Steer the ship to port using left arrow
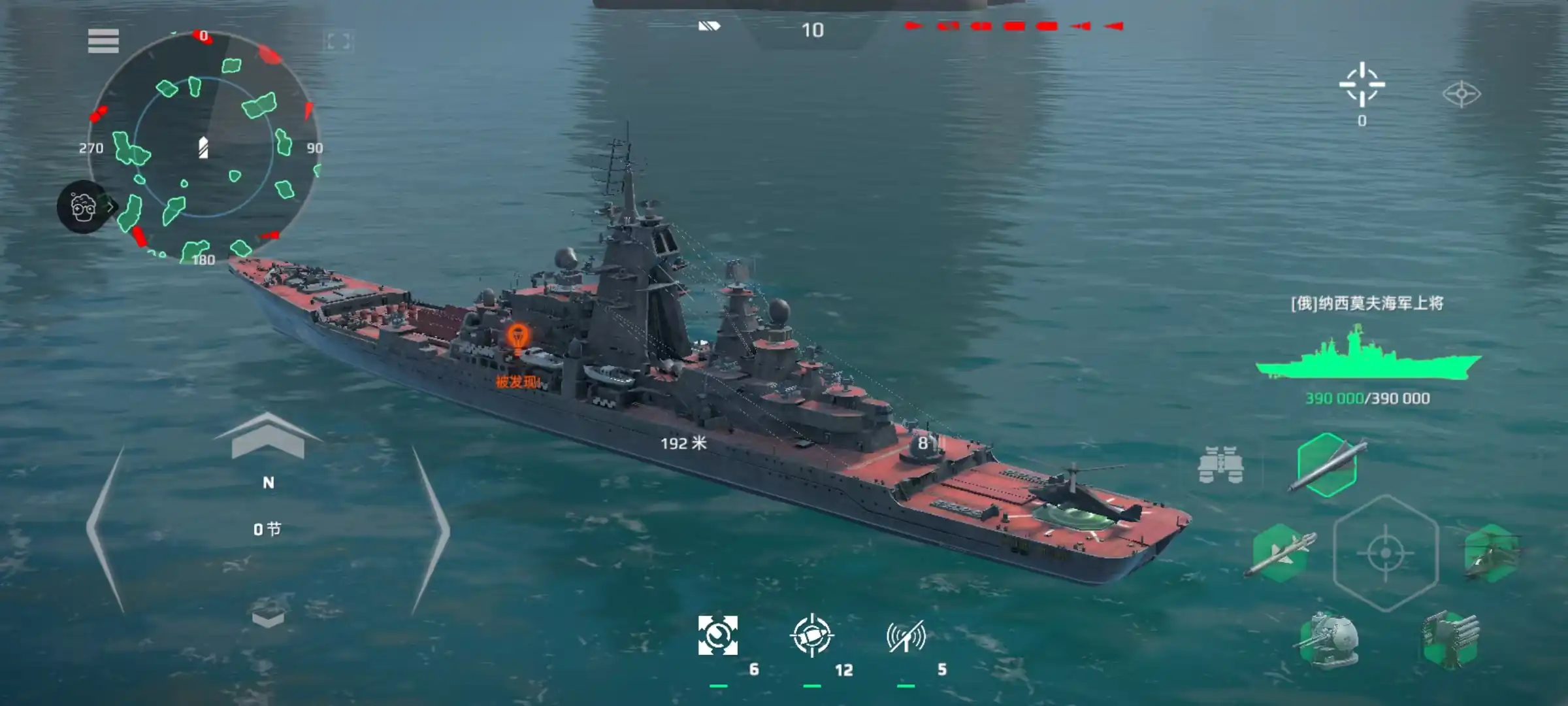The width and height of the screenshot is (1568, 706). tap(106, 529)
